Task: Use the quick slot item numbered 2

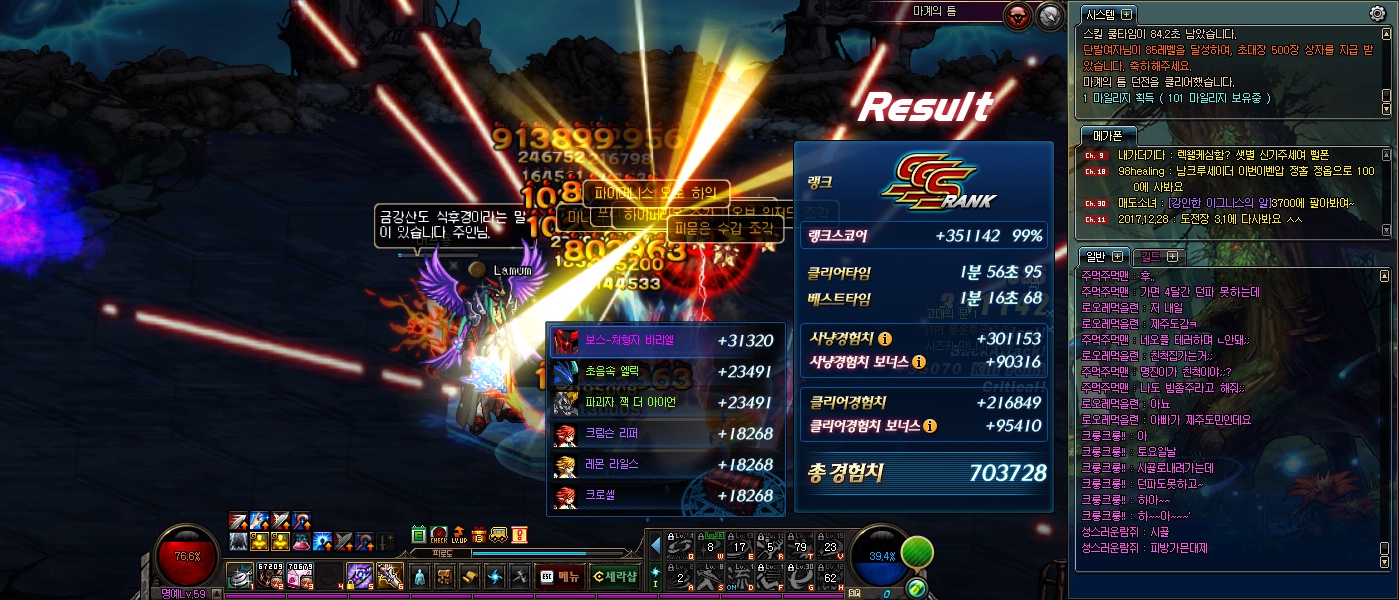Action: tap(269, 576)
